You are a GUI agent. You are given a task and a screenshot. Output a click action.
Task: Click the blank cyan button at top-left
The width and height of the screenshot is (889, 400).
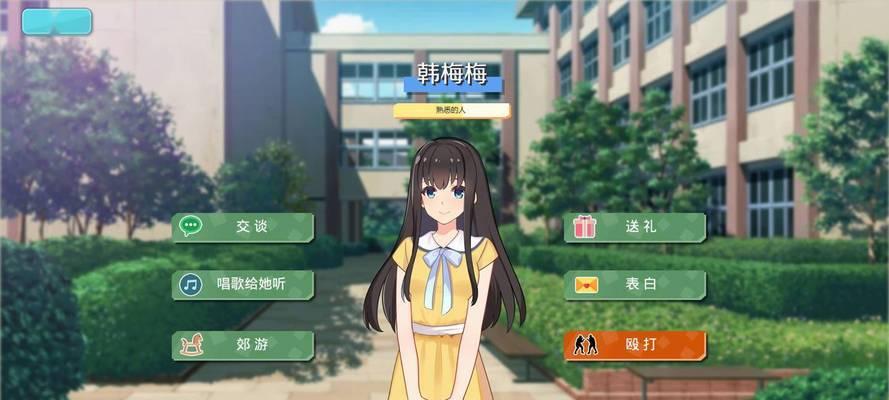[56, 21]
